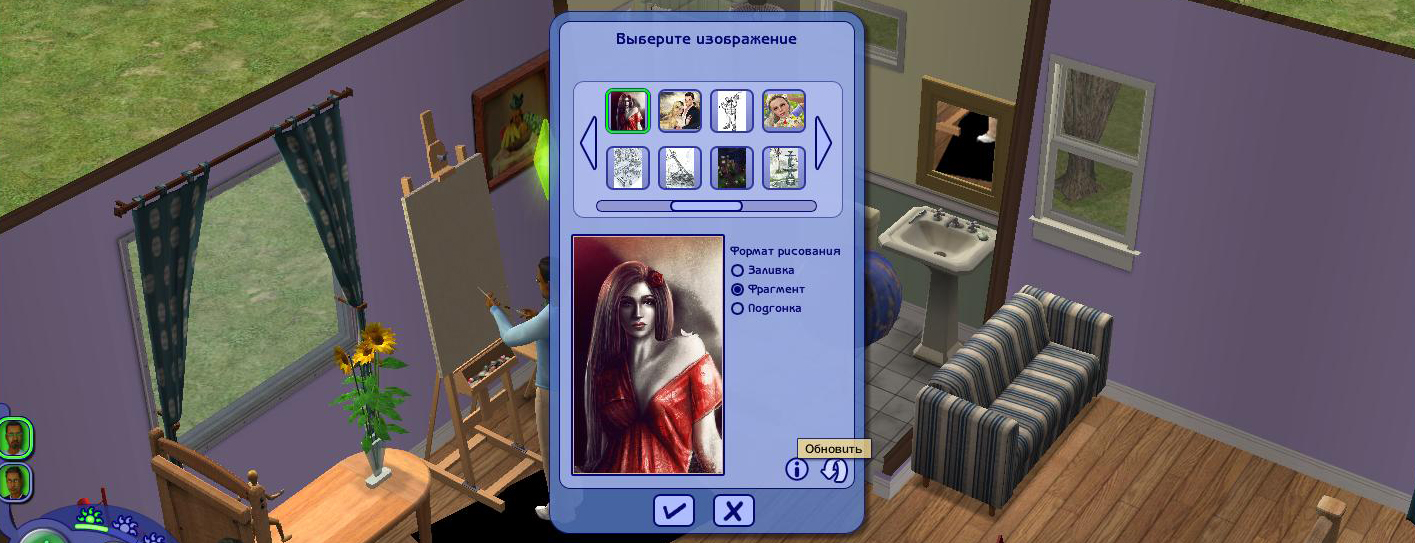Click the image list scrollbar handle
The image size is (1415, 543).
[706, 206]
